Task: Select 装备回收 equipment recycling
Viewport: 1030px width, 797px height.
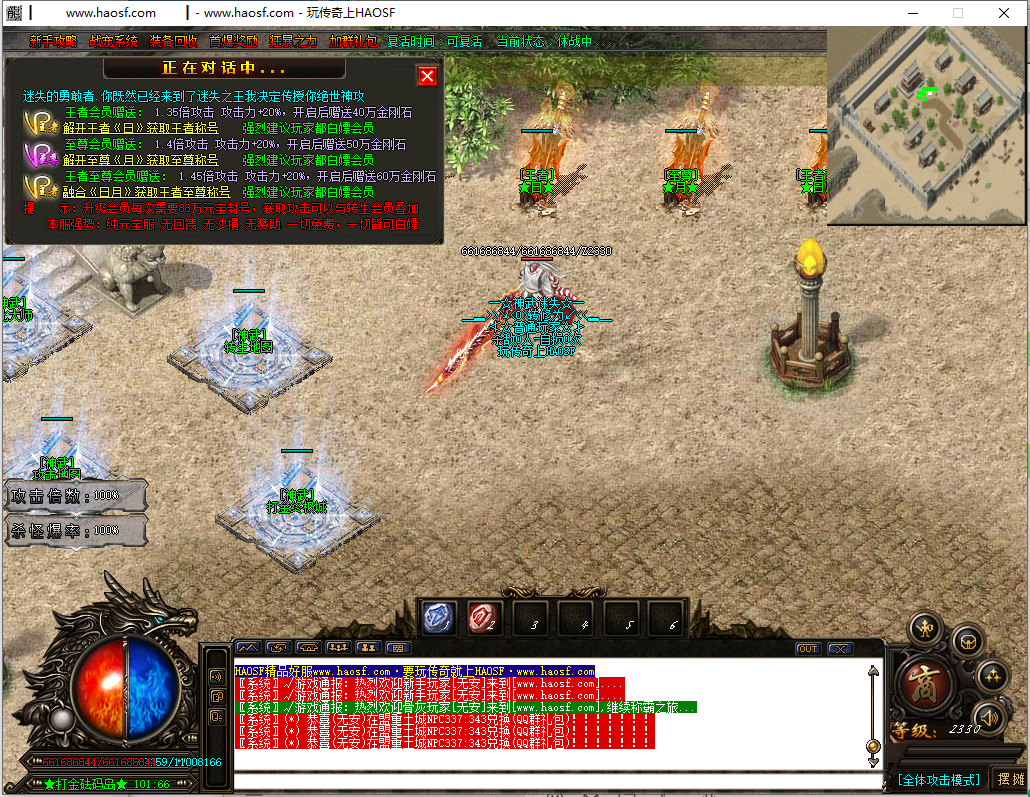Action: click(173, 41)
